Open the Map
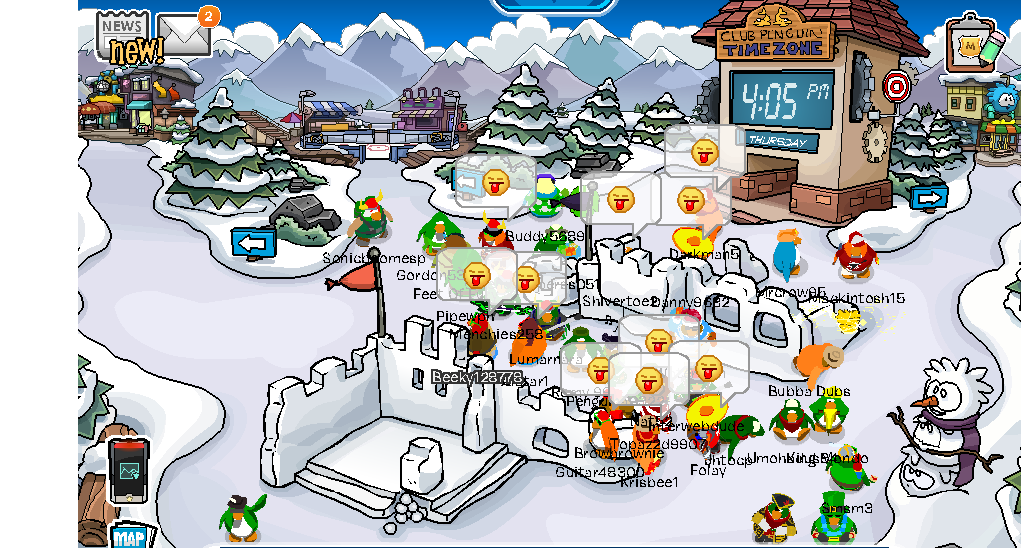This screenshot has height=548, width=1021. (130, 537)
